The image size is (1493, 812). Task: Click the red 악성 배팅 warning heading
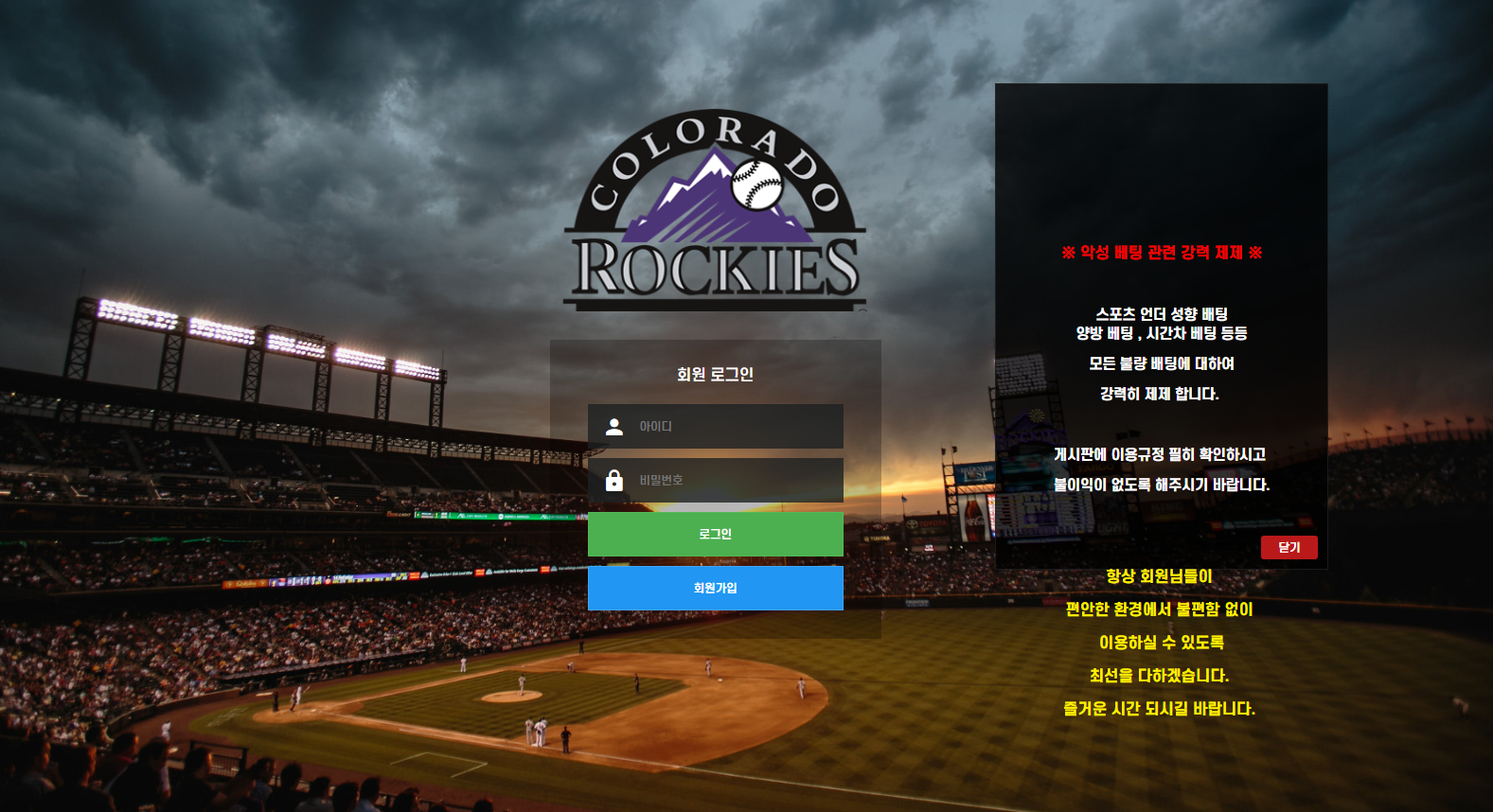[1163, 253]
